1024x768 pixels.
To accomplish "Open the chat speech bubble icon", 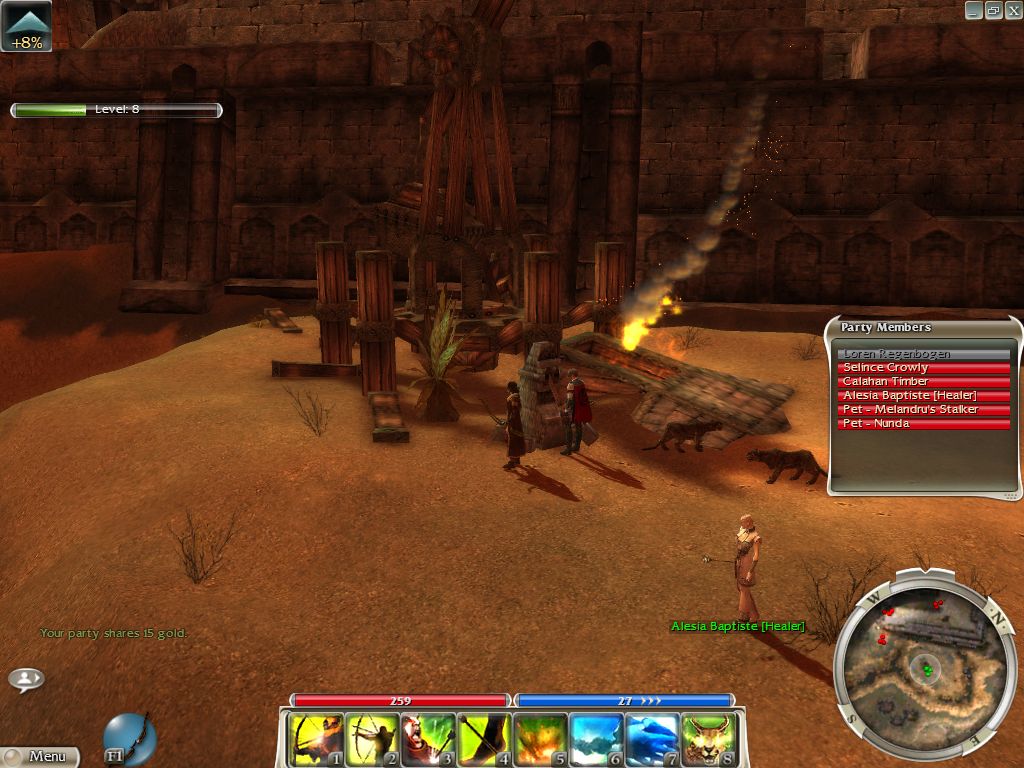I will pyautogui.click(x=26, y=679).
